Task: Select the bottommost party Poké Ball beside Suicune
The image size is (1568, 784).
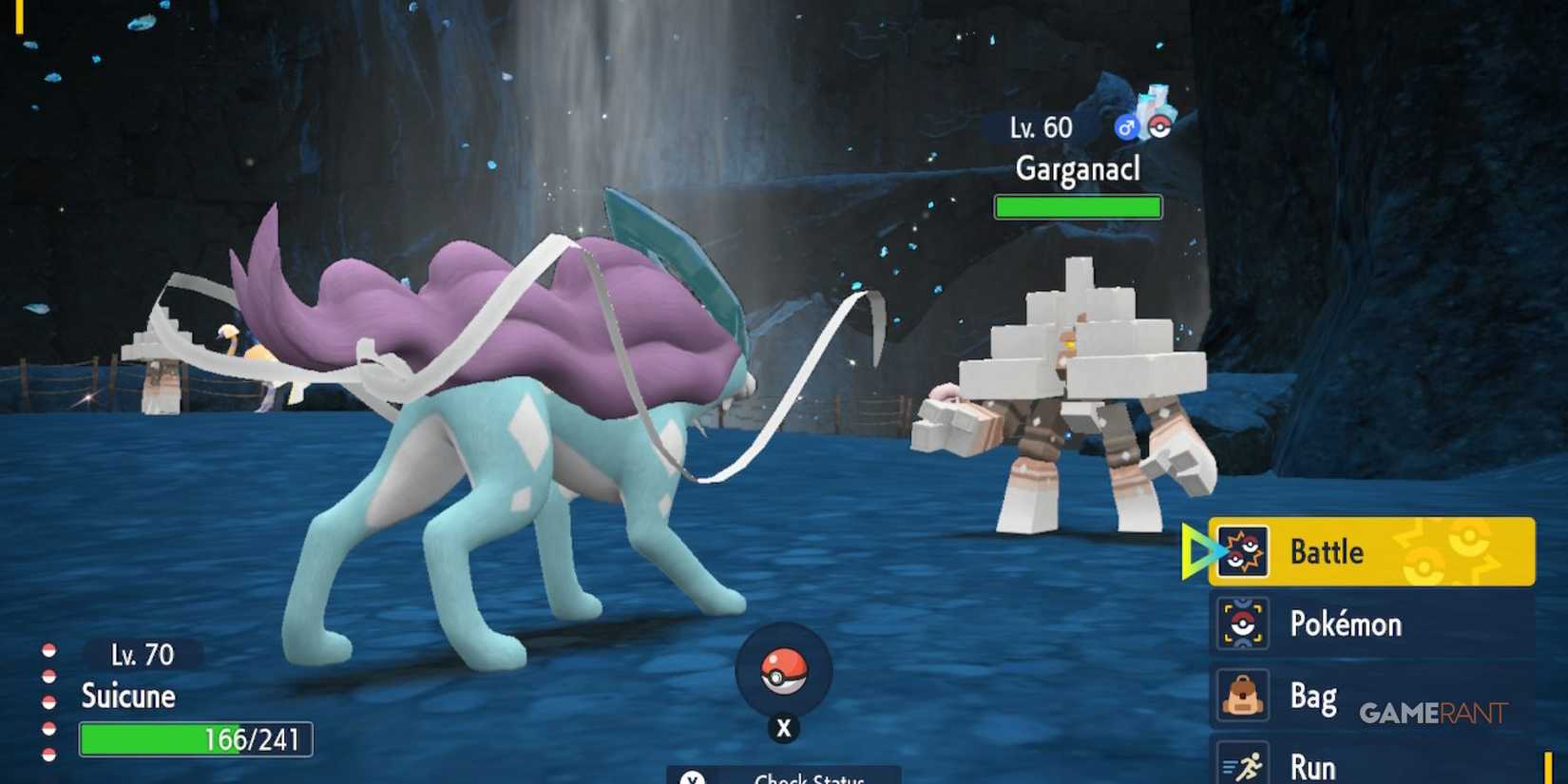Action: tap(49, 753)
